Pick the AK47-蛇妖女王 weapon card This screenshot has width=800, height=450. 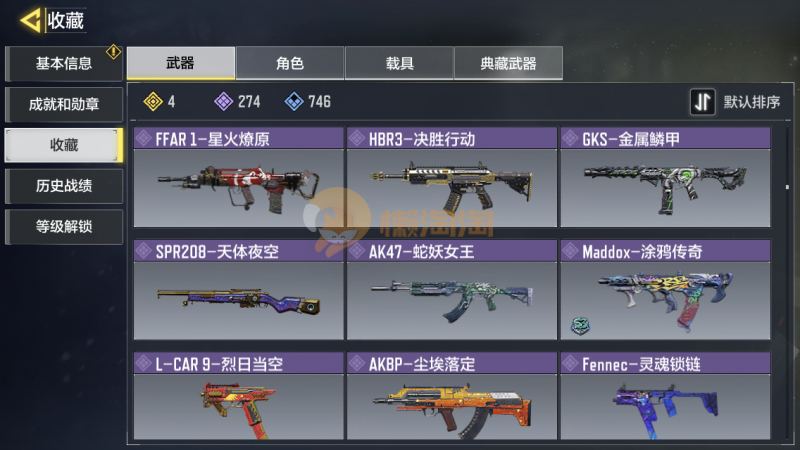[x=452, y=290]
